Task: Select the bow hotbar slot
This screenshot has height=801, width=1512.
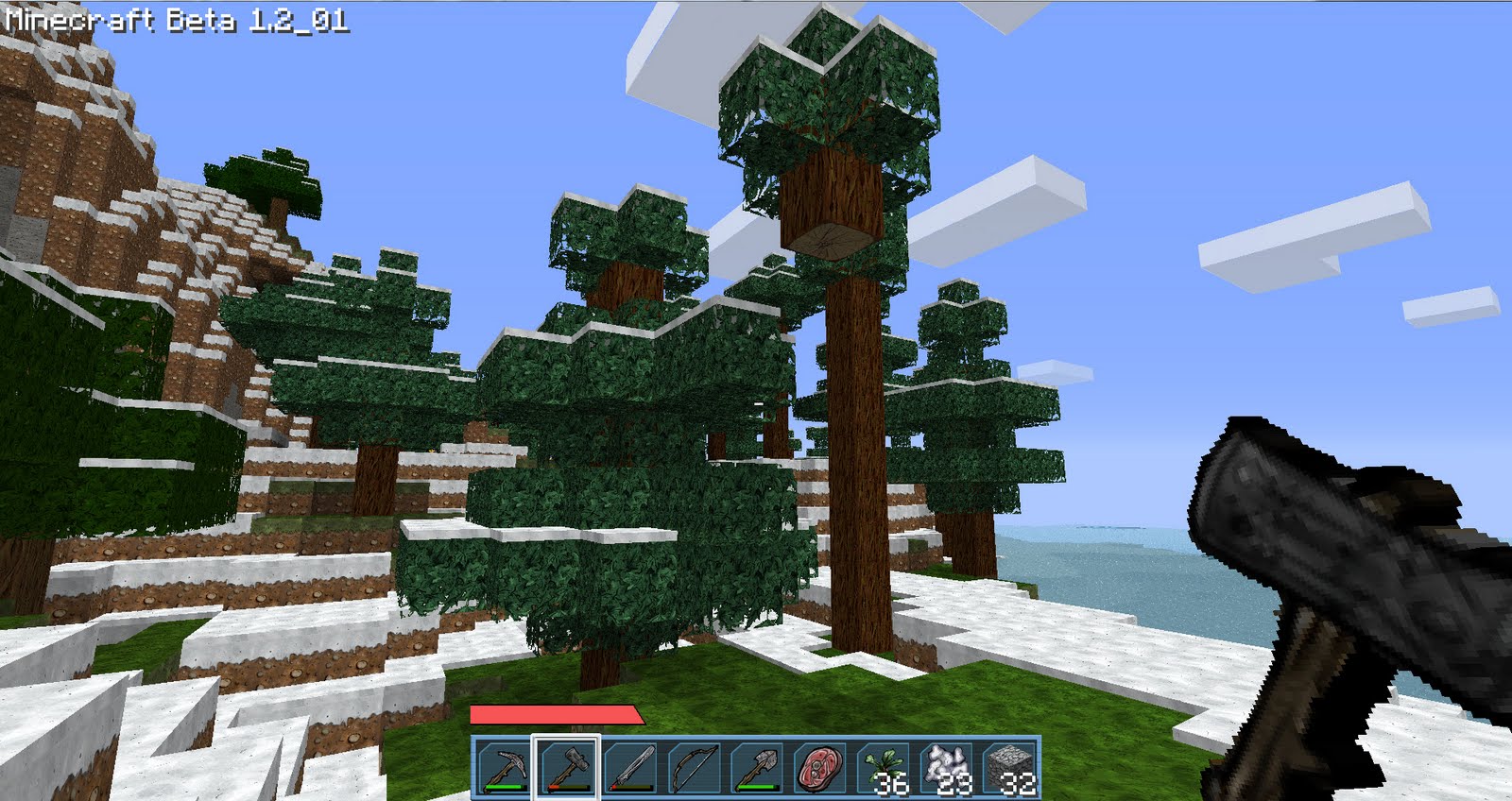Action: [x=694, y=767]
